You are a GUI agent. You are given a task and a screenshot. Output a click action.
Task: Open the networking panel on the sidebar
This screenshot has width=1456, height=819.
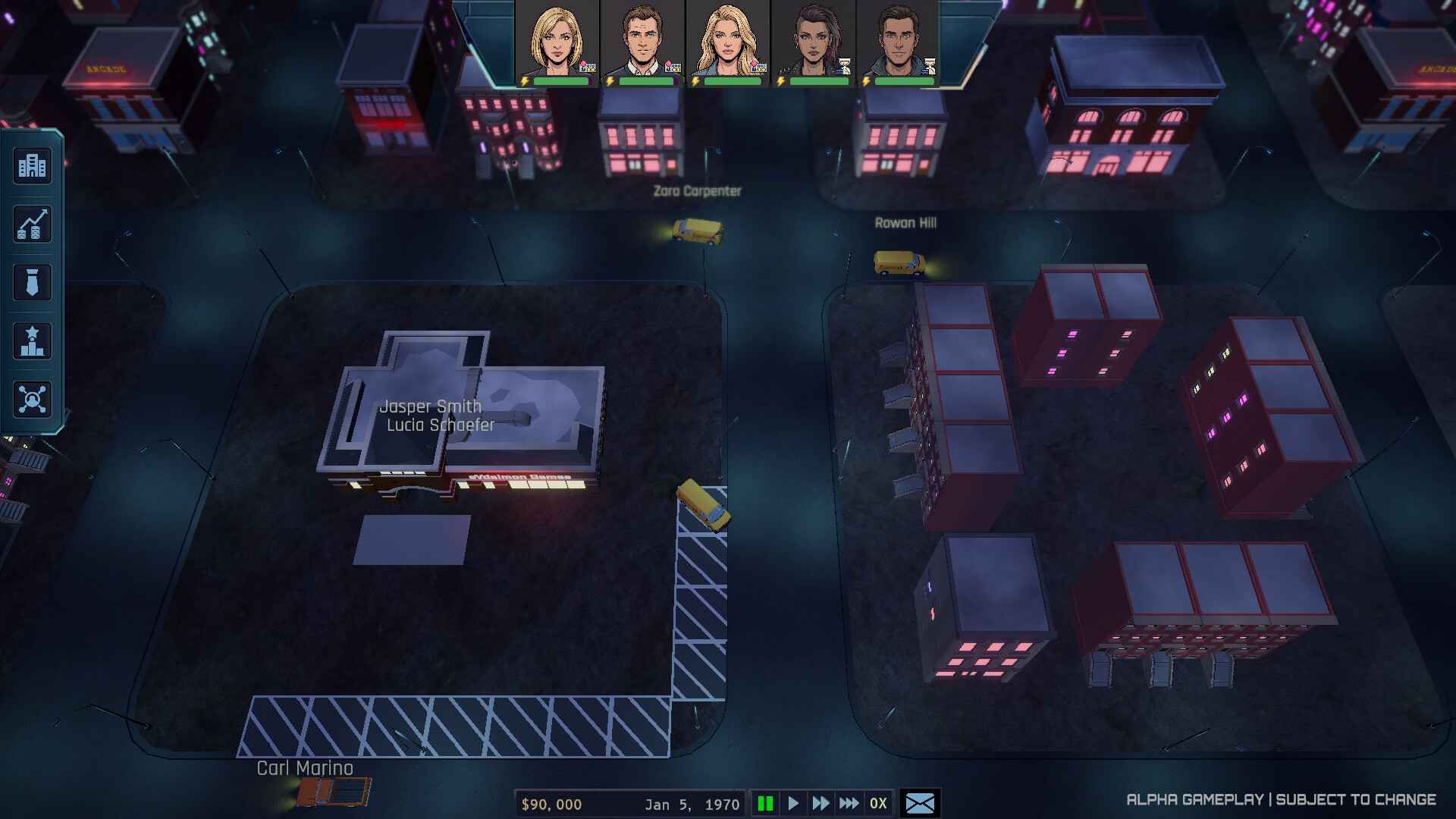coord(31,398)
